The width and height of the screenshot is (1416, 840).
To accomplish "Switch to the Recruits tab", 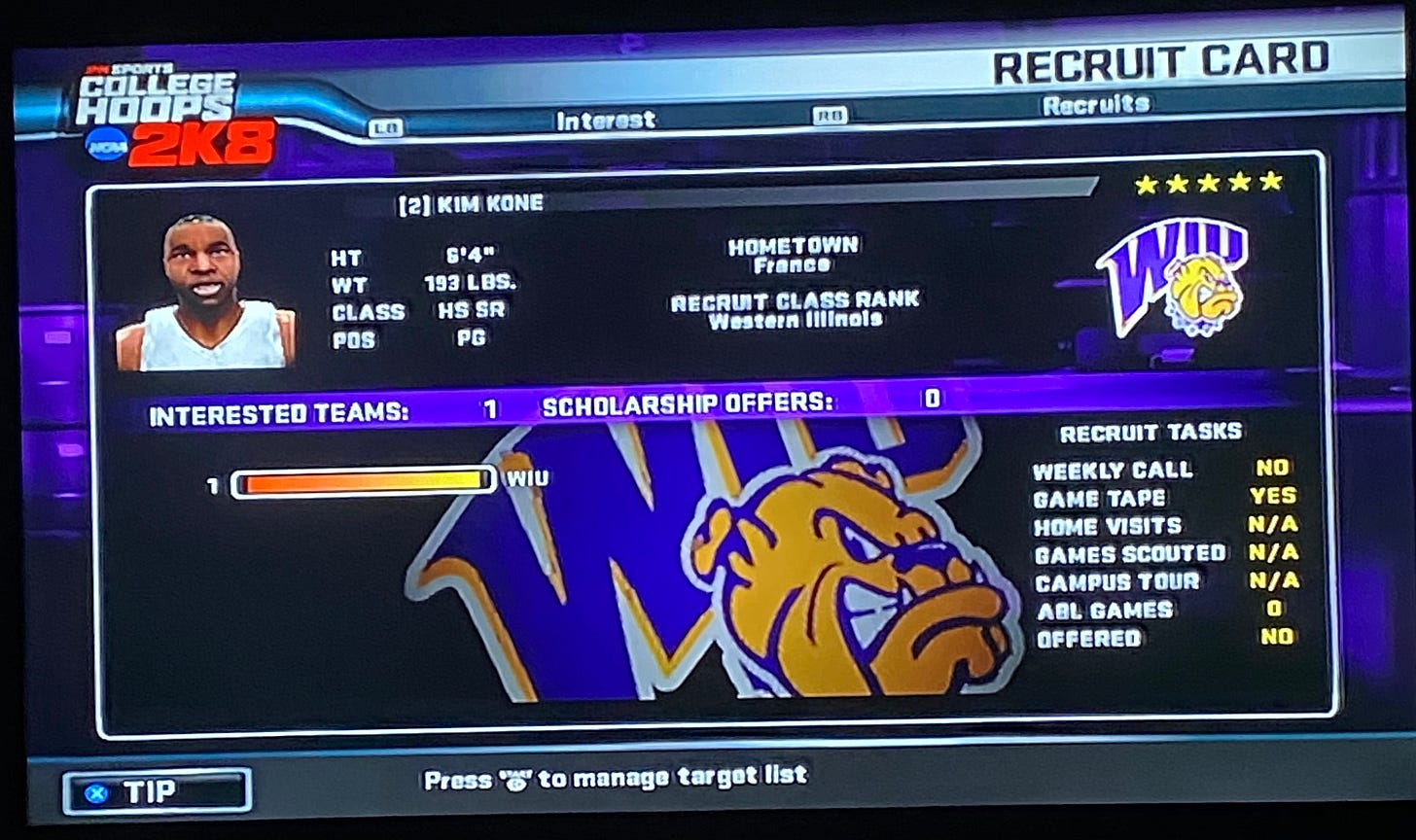I will (x=1095, y=105).
